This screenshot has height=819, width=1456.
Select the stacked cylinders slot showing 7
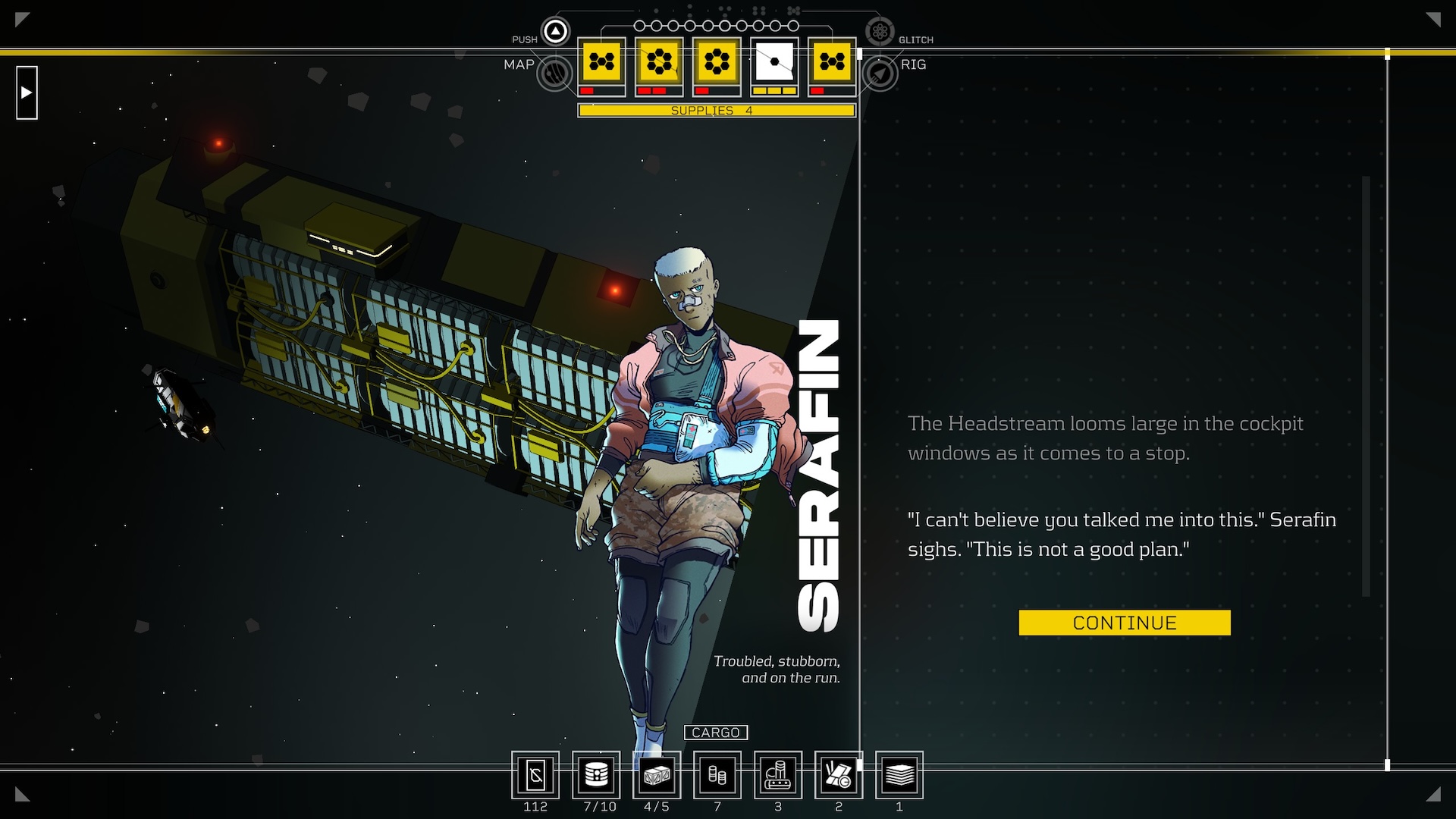tap(717, 775)
